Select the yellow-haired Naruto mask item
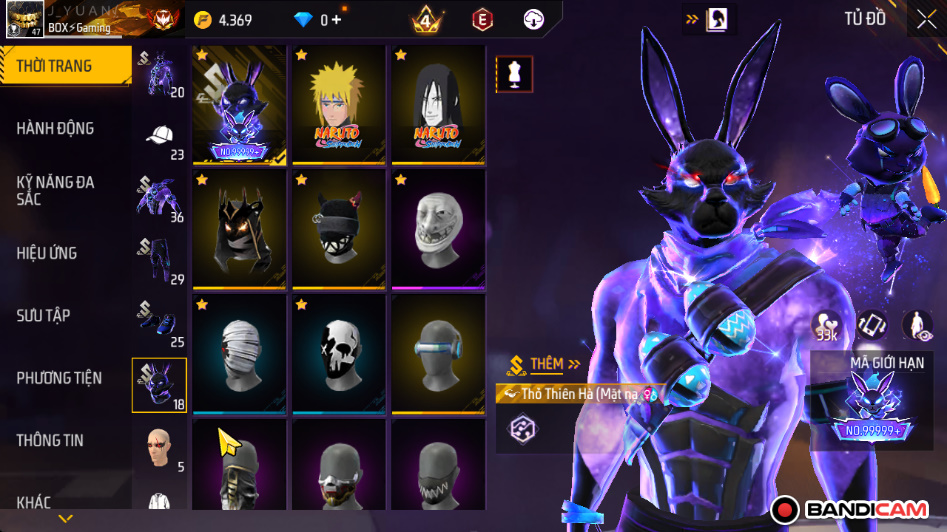 click(x=338, y=105)
